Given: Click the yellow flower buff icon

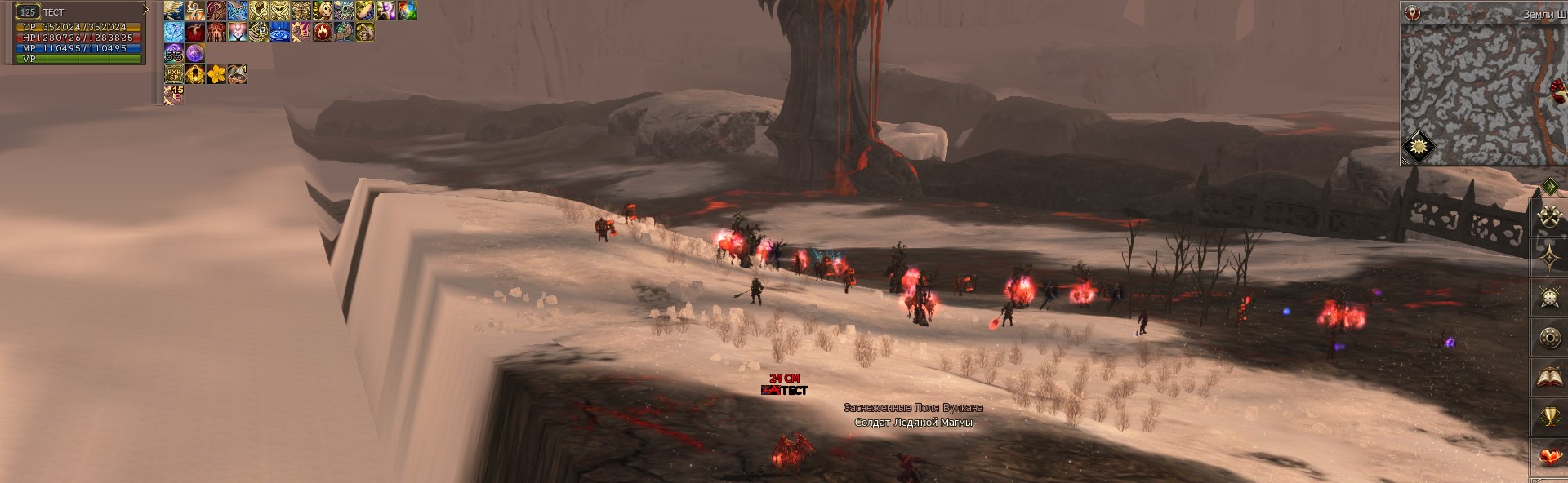Looking at the screenshot, I should [x=216, y=74].
